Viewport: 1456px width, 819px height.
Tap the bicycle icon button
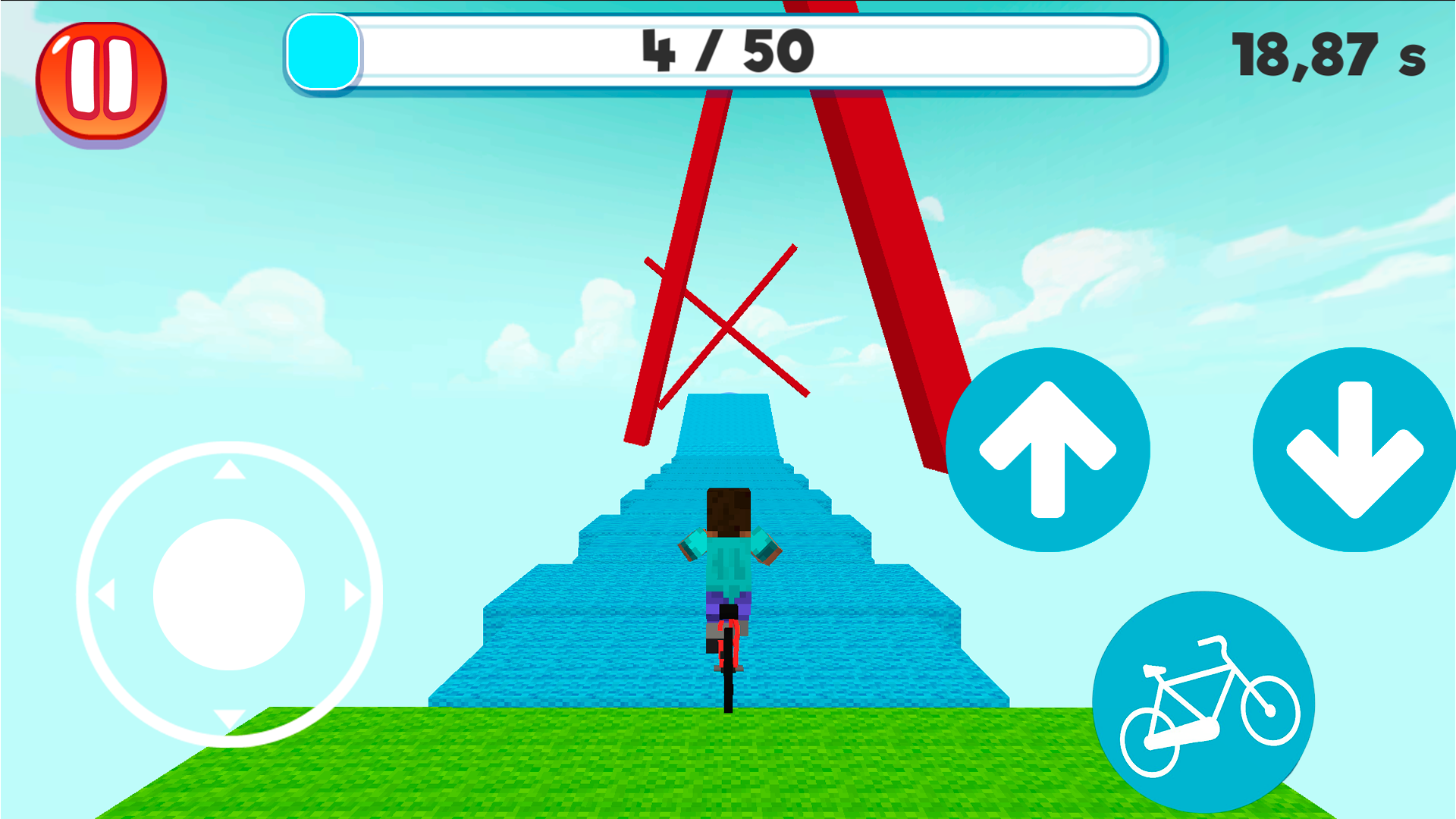pos(1203,703)
